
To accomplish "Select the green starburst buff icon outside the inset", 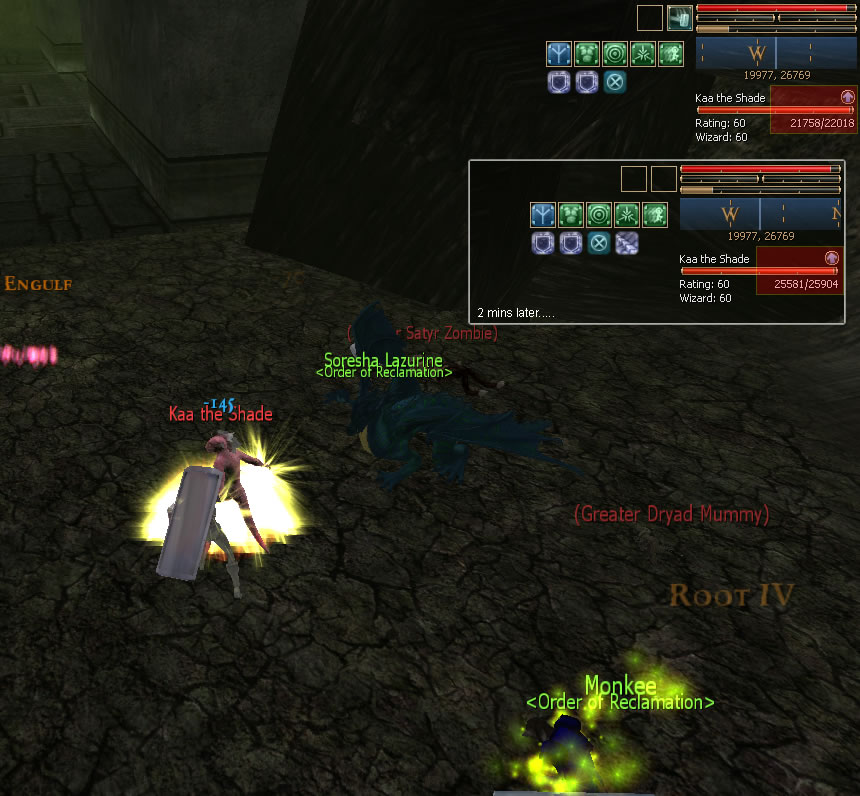I will tap(643, 53).
